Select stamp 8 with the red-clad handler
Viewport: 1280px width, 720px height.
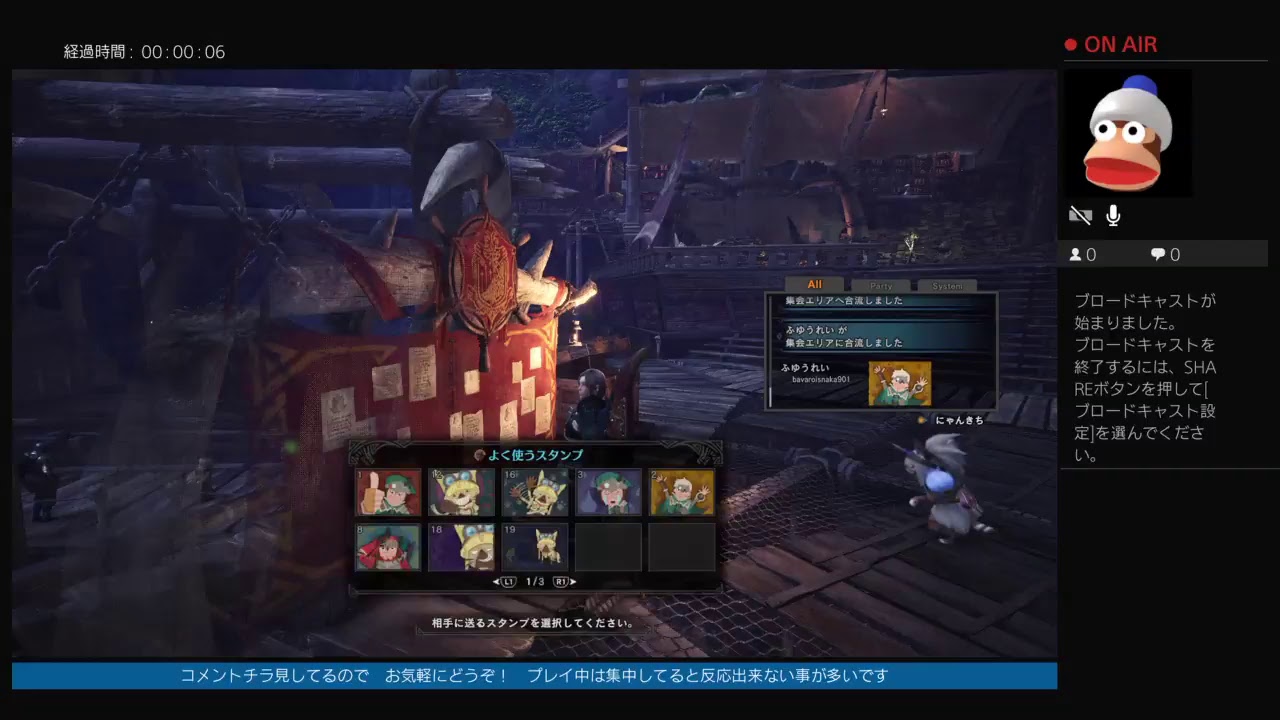[389, 548]
